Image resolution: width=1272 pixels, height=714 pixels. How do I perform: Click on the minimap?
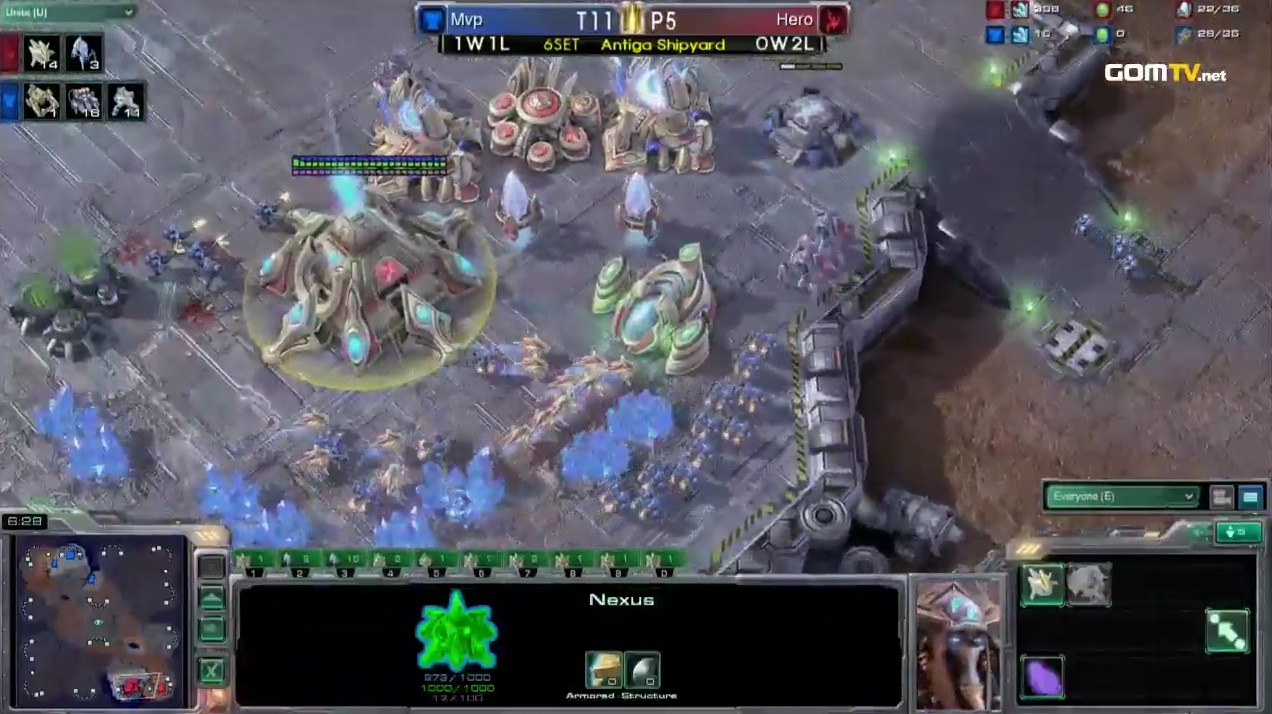[x=98, y=620]
